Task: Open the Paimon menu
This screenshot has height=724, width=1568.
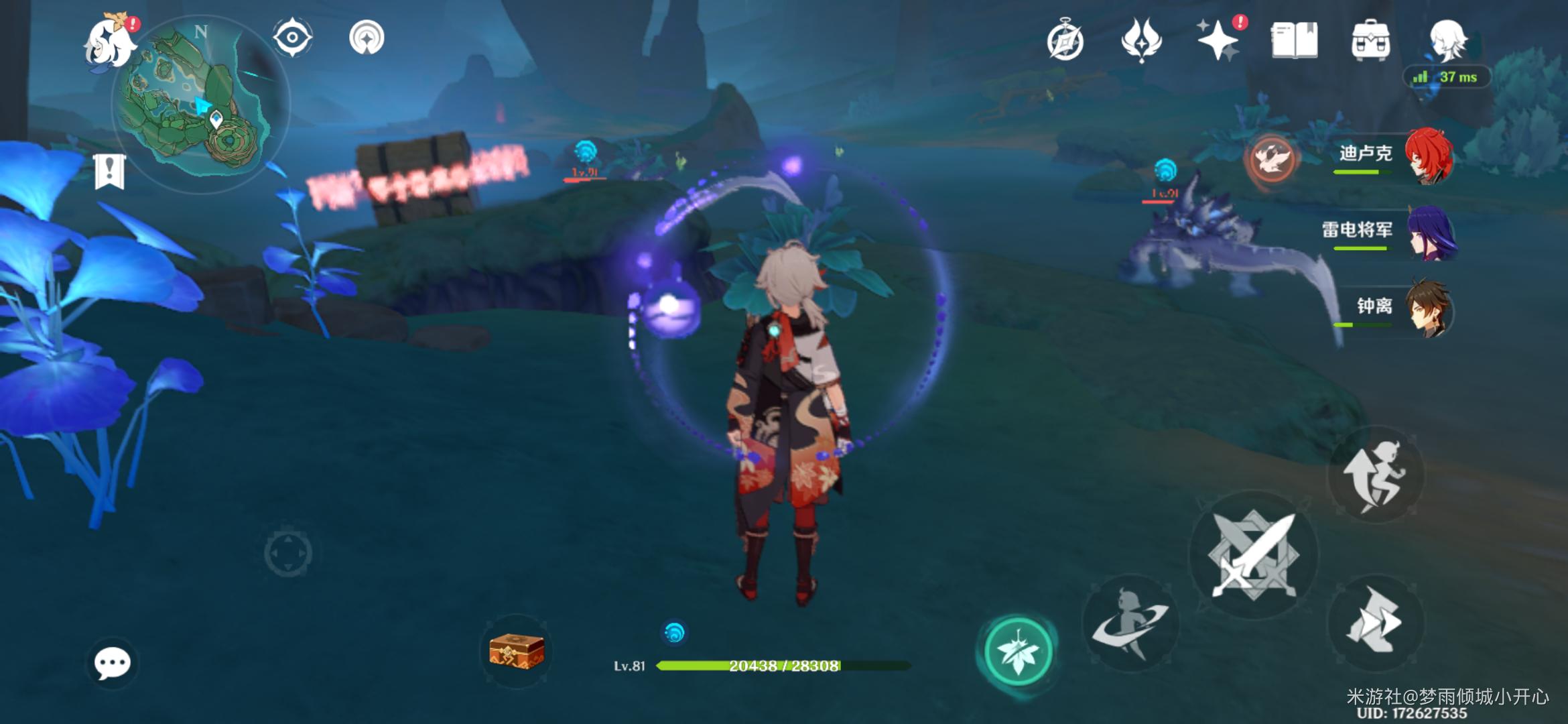Action: pyautogui.click(x=109, y=42)
